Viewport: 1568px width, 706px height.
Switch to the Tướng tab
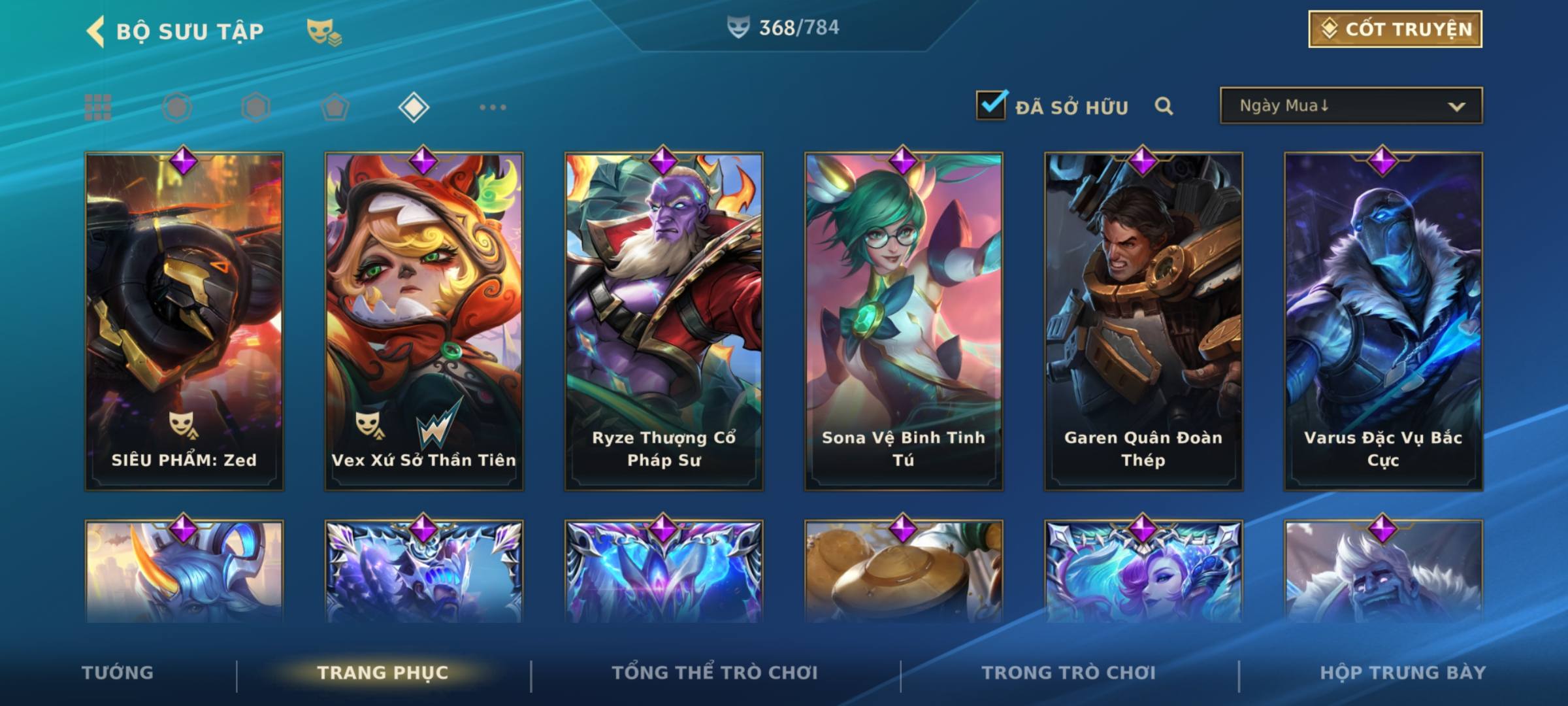(118, 673)
